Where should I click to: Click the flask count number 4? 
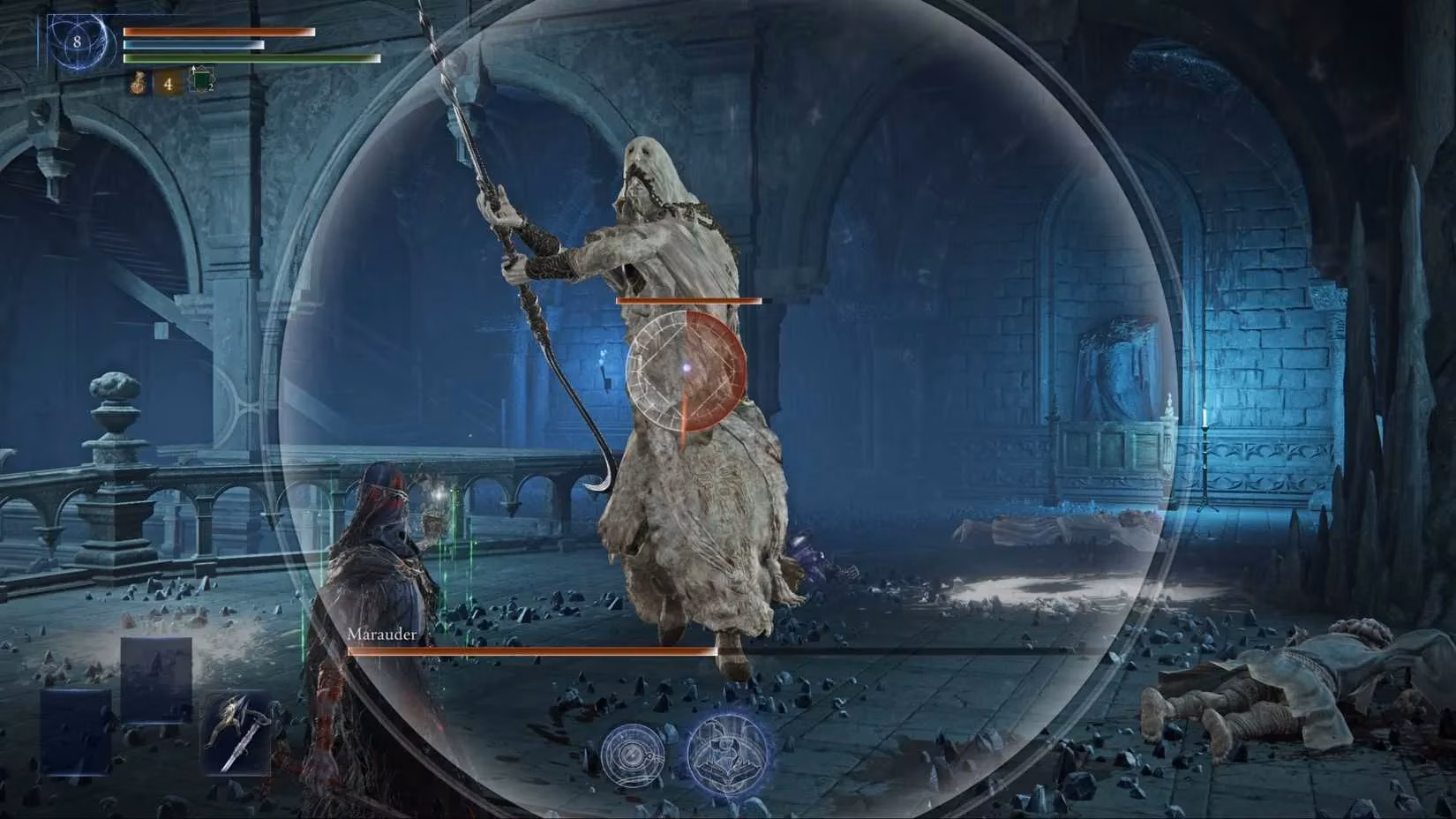169,84
